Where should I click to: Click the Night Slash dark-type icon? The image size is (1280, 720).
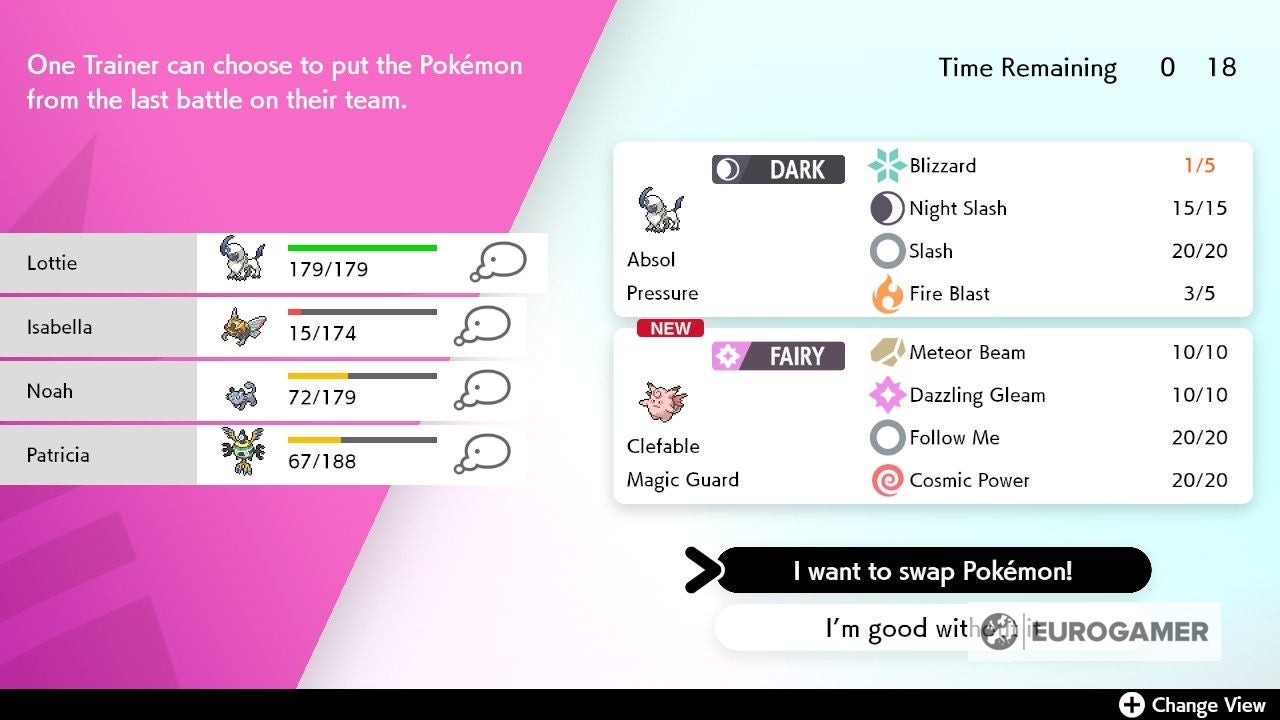click(x=888, y=208)
